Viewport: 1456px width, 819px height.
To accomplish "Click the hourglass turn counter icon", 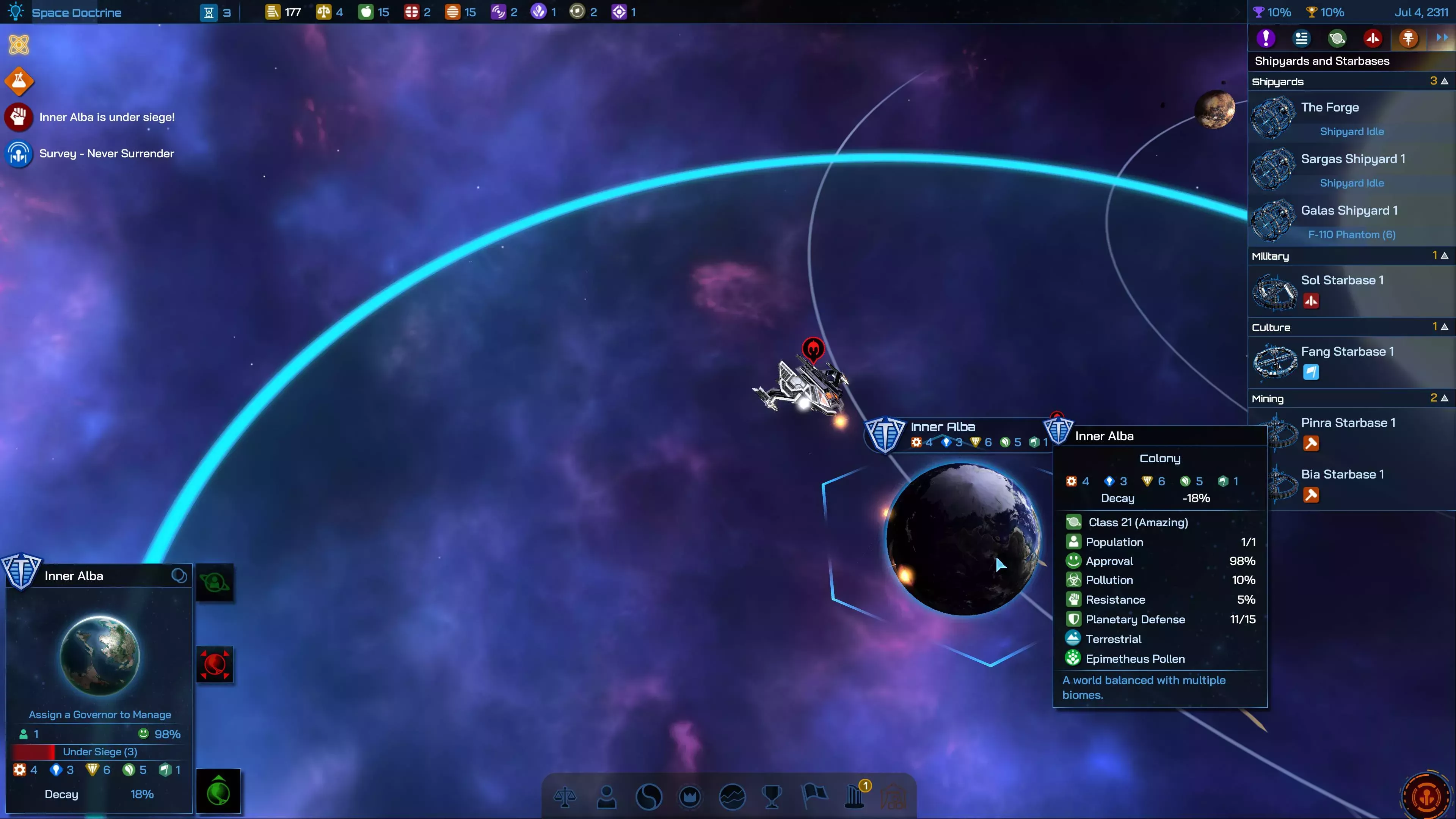I will coord(209,11).
